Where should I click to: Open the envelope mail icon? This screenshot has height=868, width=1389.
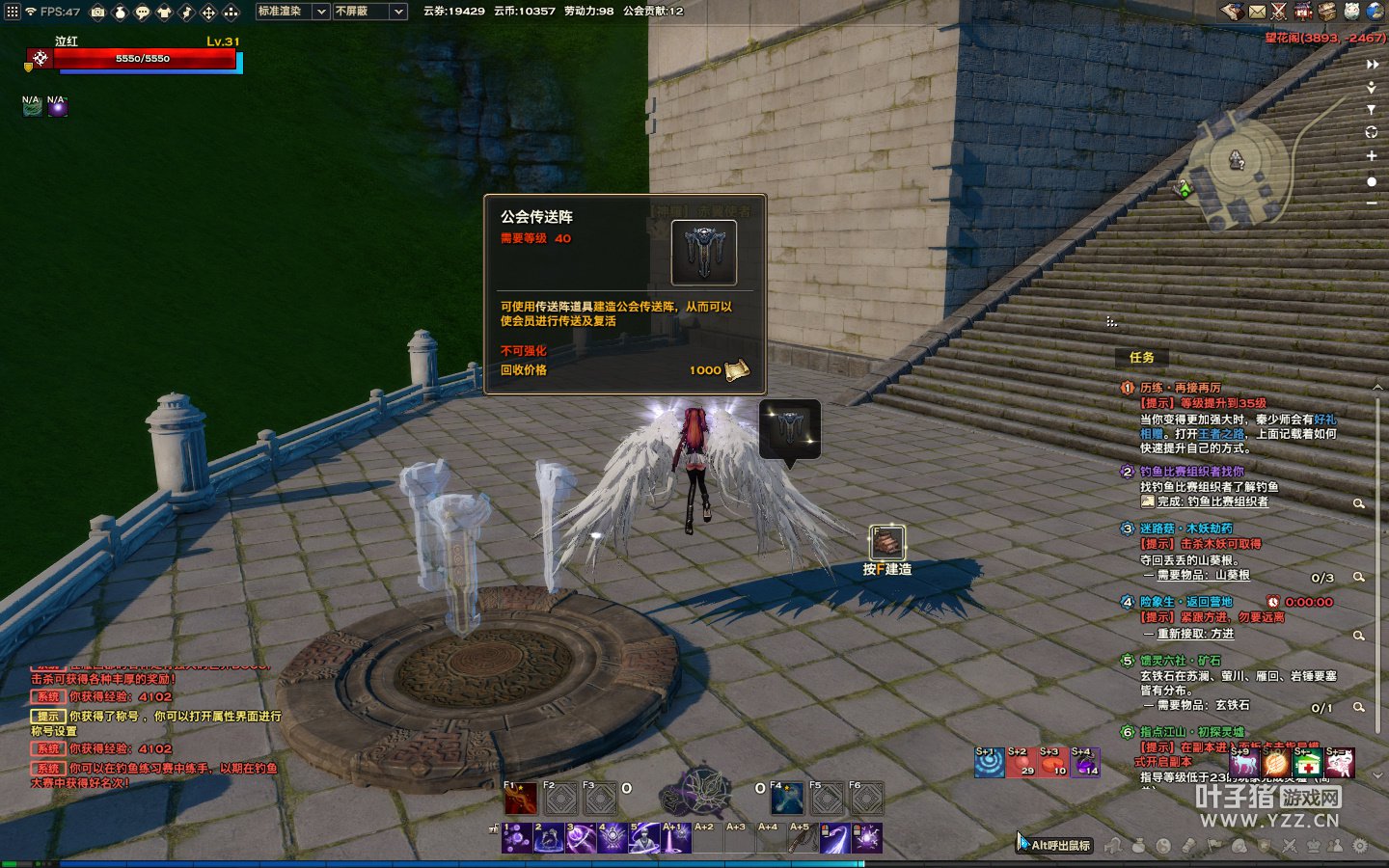1257,12
